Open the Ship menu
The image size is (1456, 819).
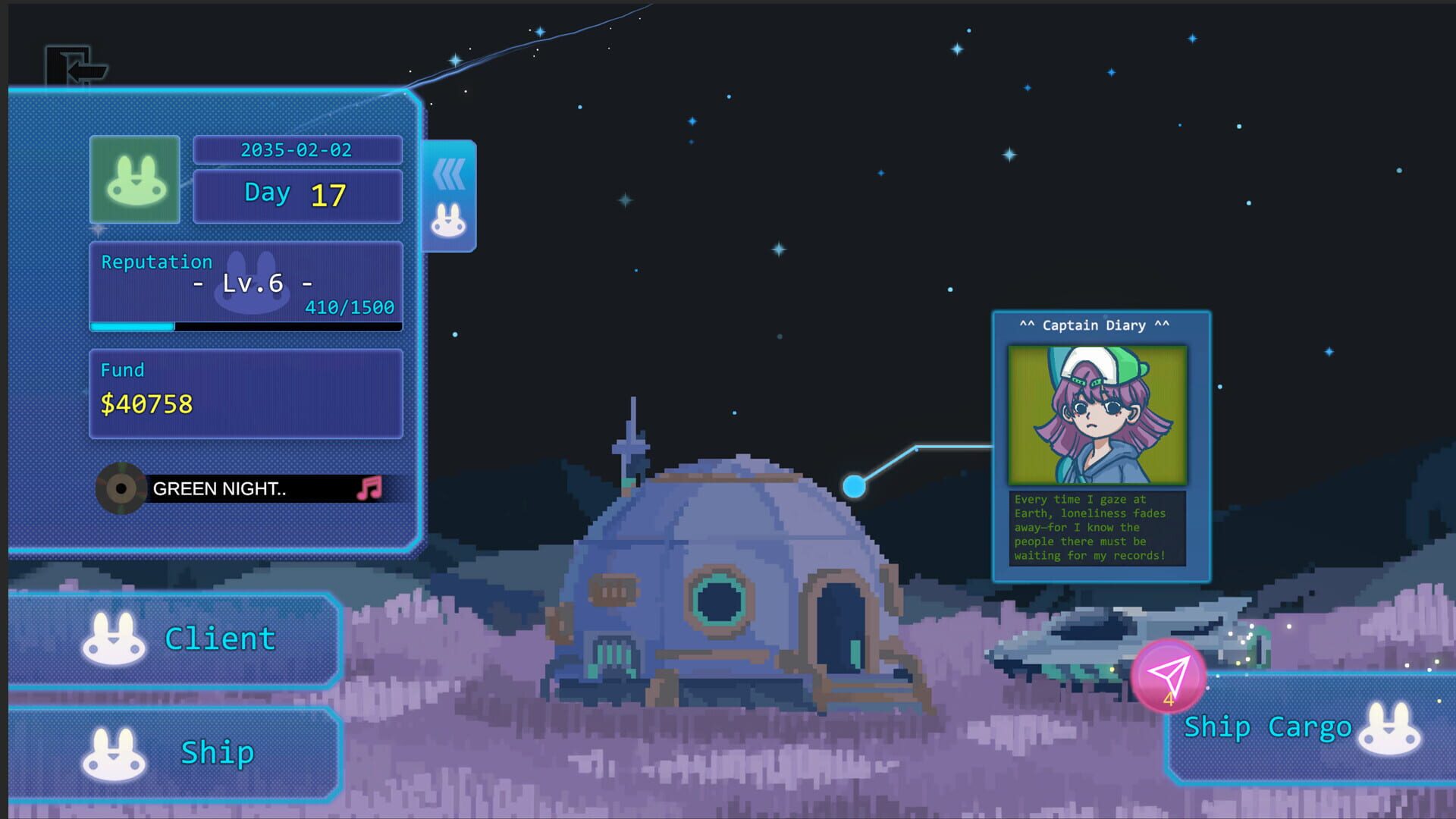click(x=216, y=752)
